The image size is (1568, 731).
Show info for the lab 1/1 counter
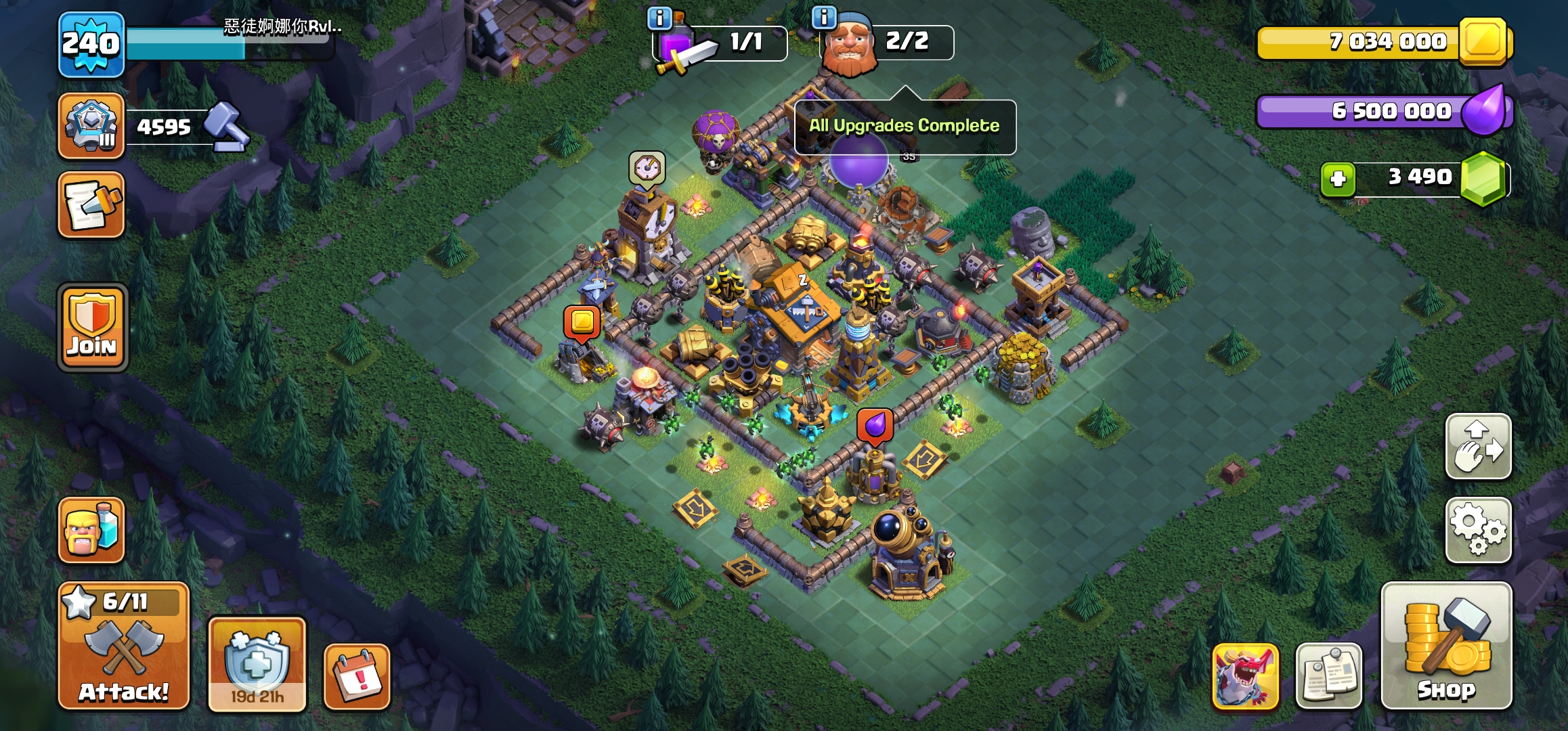click(659, 18)
